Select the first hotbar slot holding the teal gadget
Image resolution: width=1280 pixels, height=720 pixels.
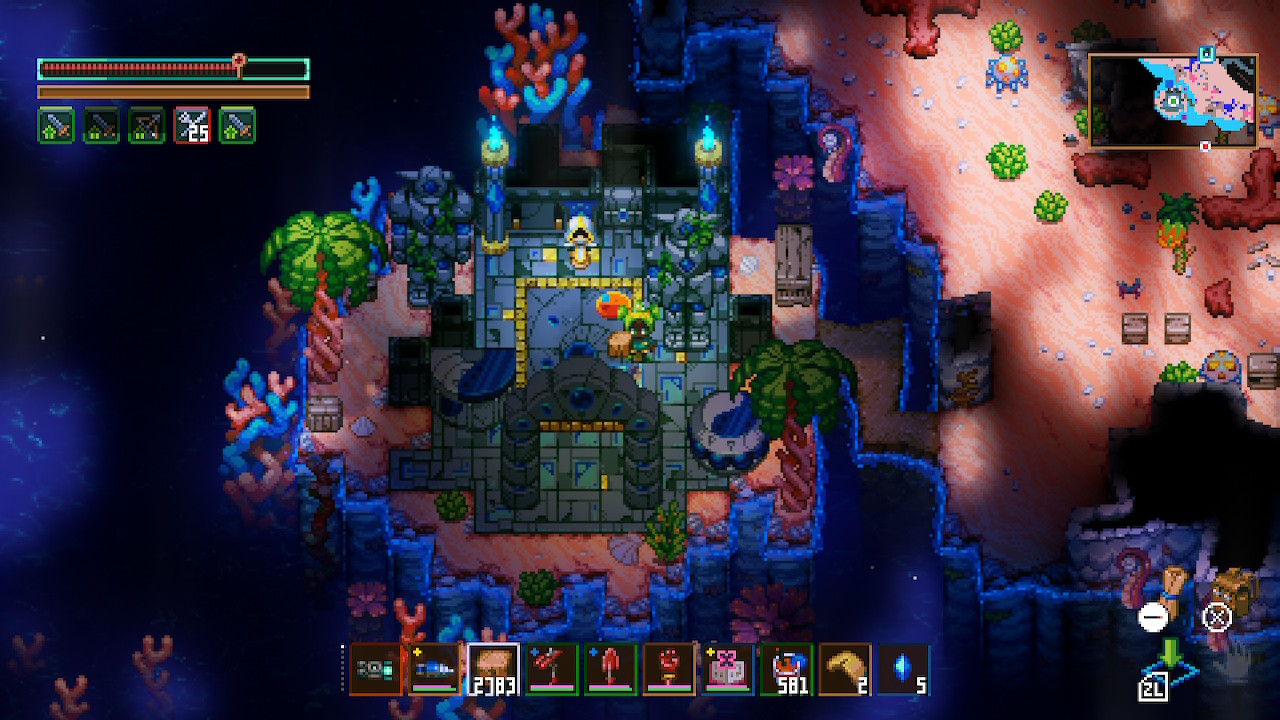(x=375, y=669)
